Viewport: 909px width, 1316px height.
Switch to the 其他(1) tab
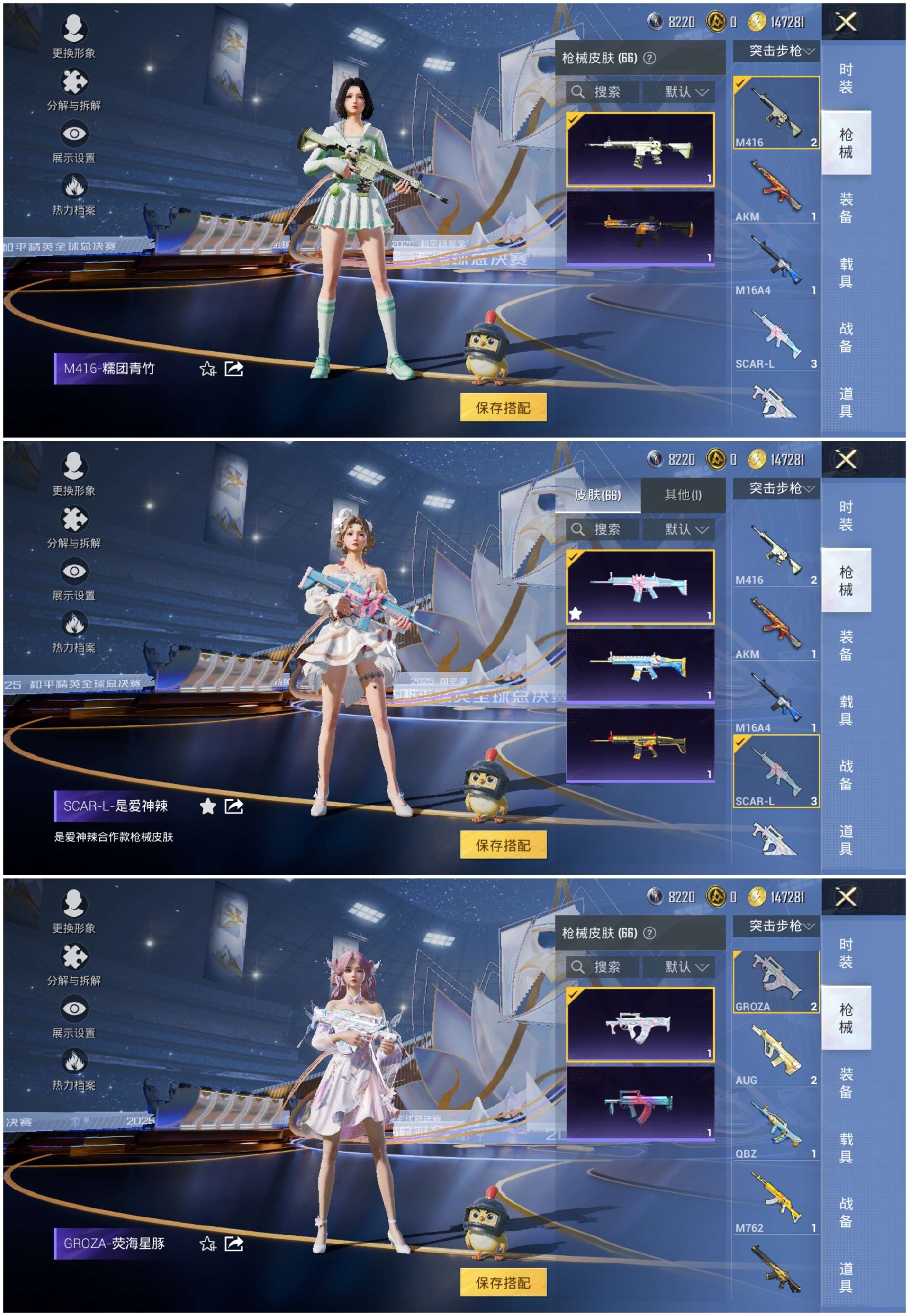(x=683, y=496)
